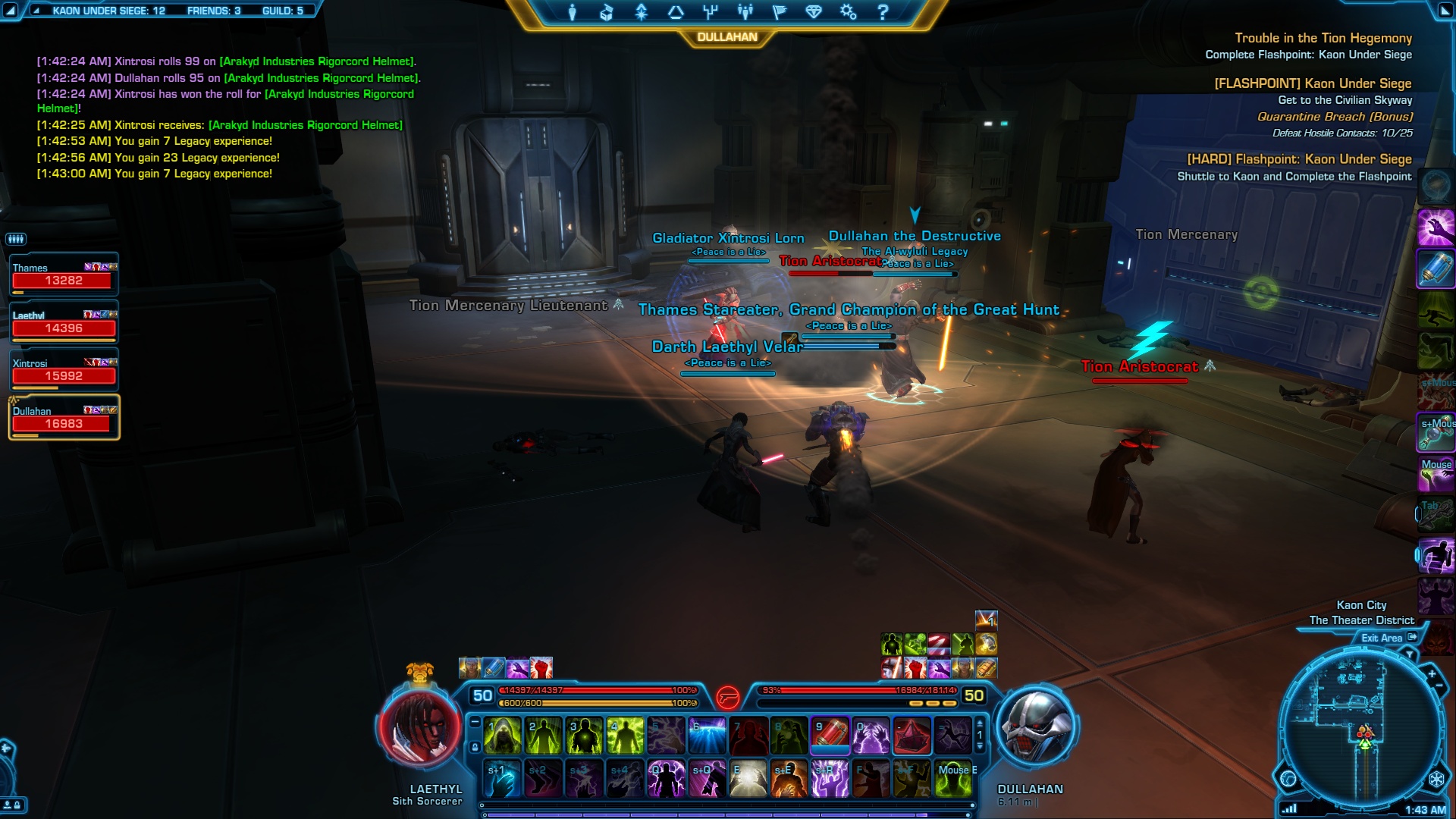Select Xintrosi's party frame
This screenshot has width=1456, height=819.
click(x=64, y=370)
